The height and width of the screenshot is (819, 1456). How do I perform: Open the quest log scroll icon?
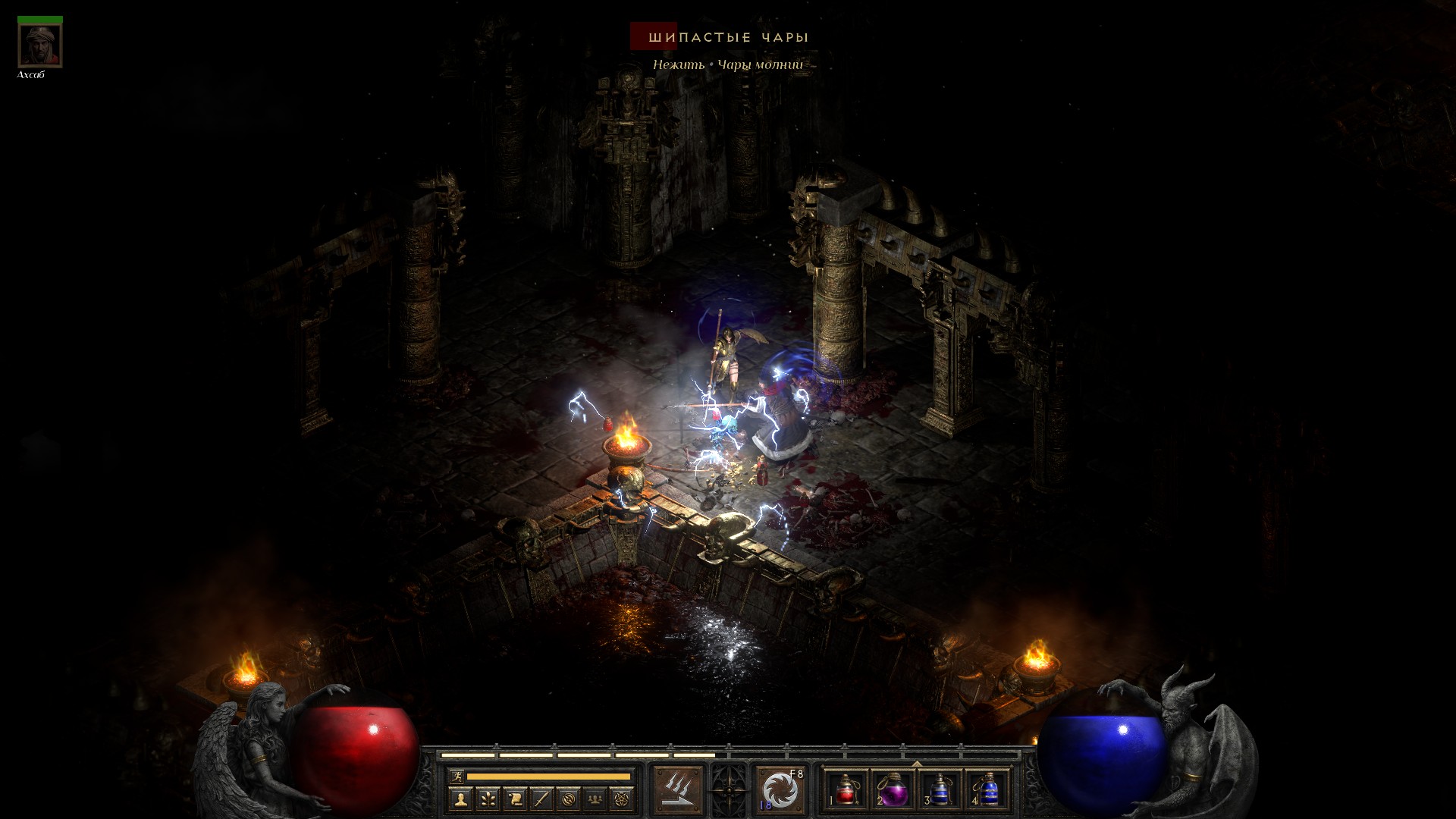pos(515,799)
